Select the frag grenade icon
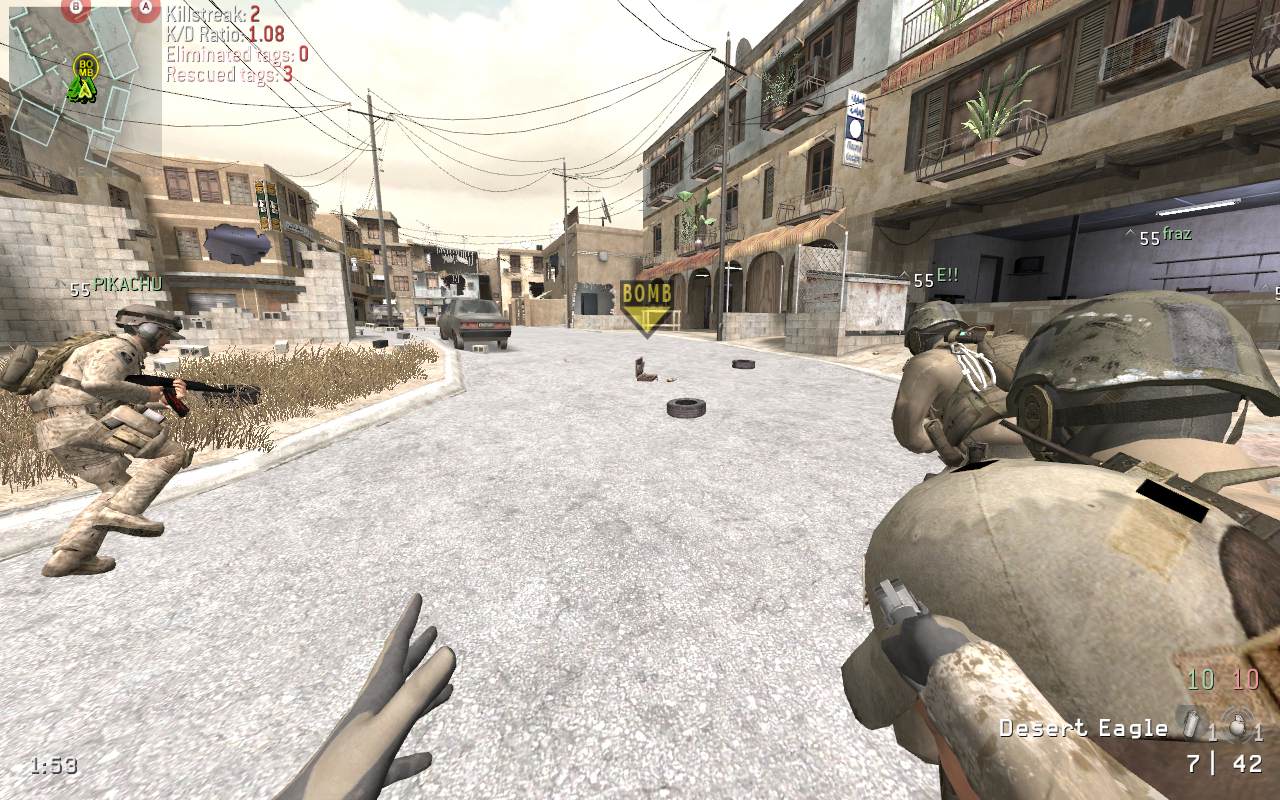1280x800 pixels. (1238, 727)
